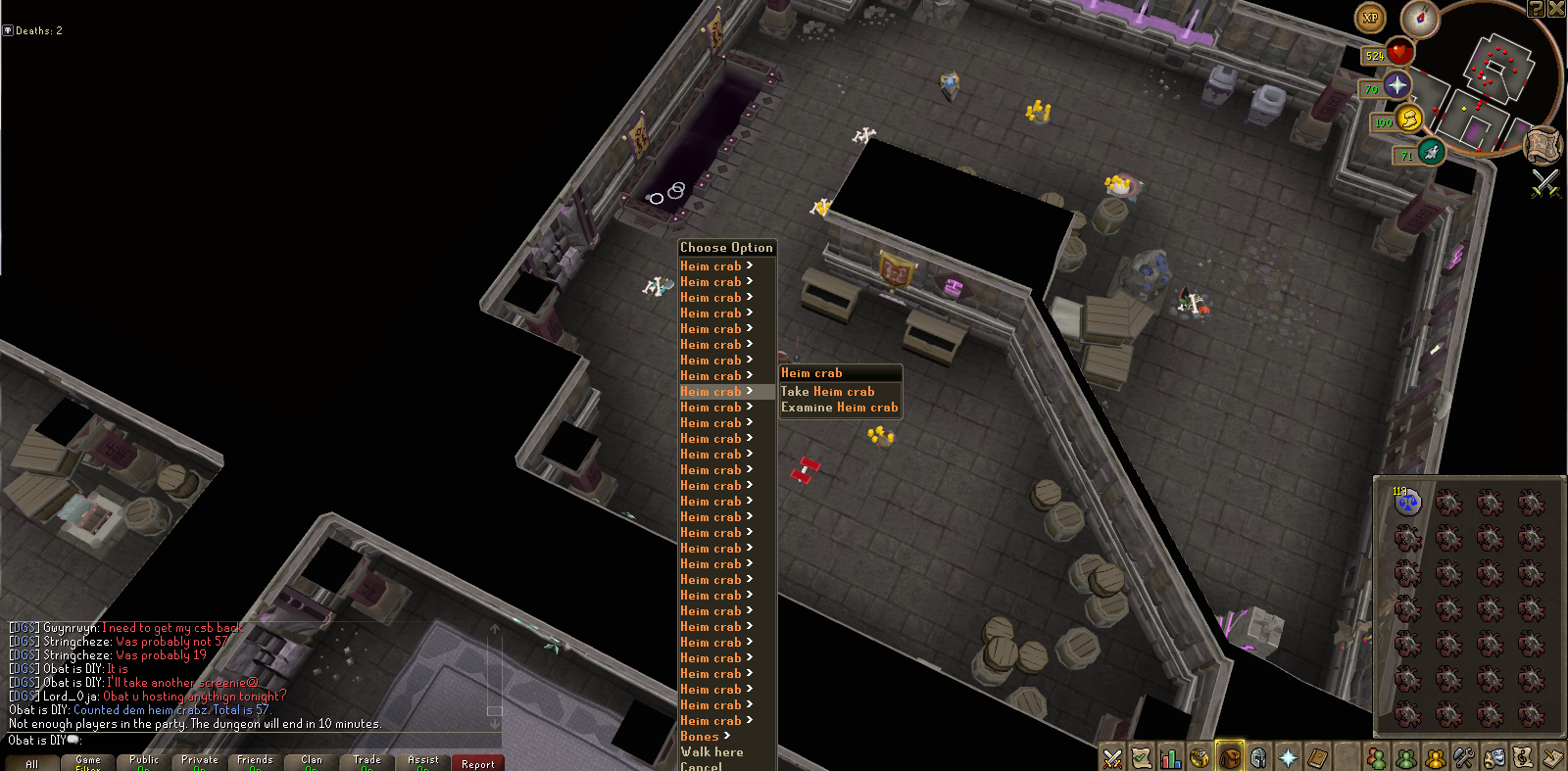
Task: Open the world map beside the minimap
Action: tap(1543, 146)
